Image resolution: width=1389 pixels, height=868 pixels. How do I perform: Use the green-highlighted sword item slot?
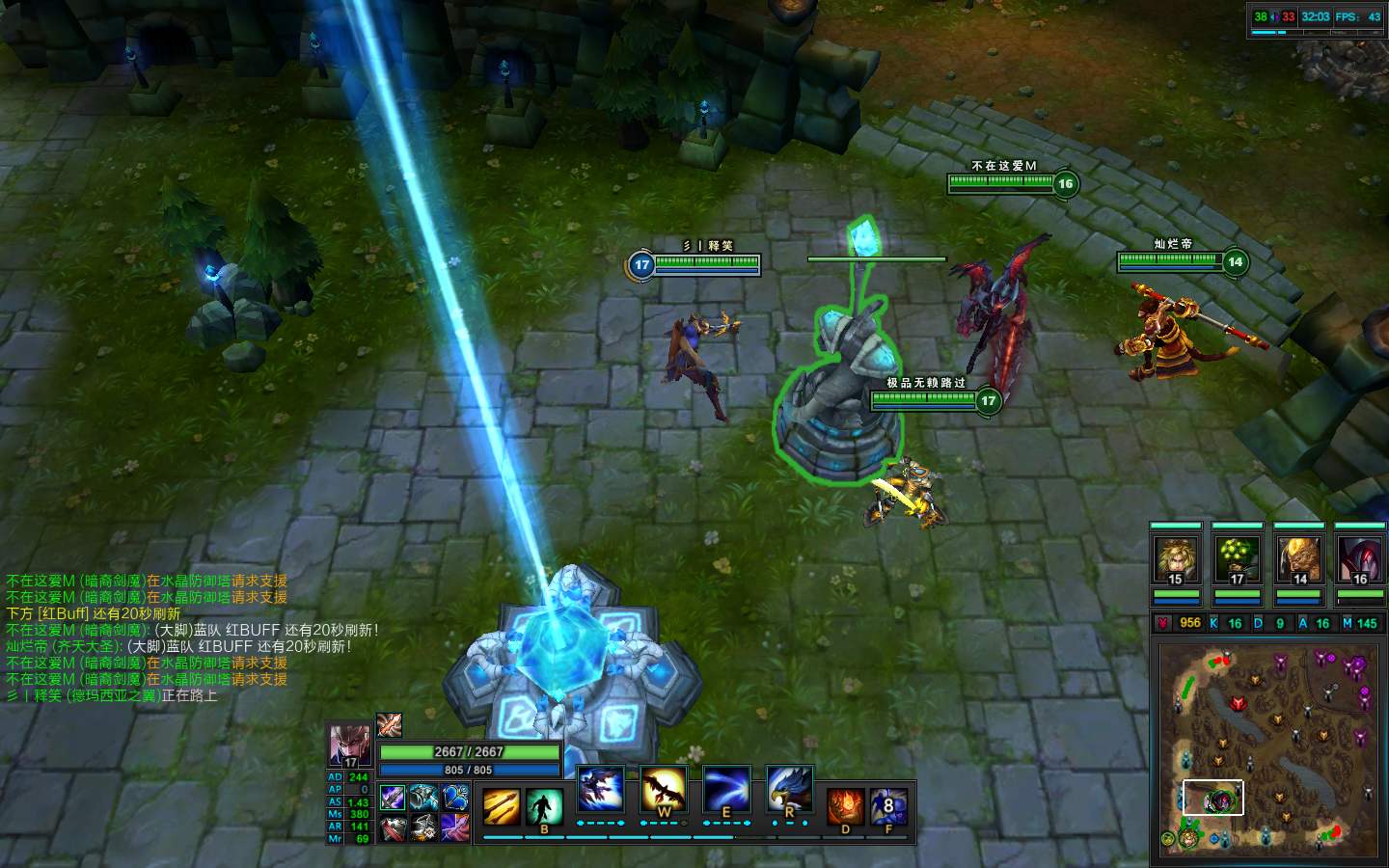pyautogui.click(x=393, y=799)
